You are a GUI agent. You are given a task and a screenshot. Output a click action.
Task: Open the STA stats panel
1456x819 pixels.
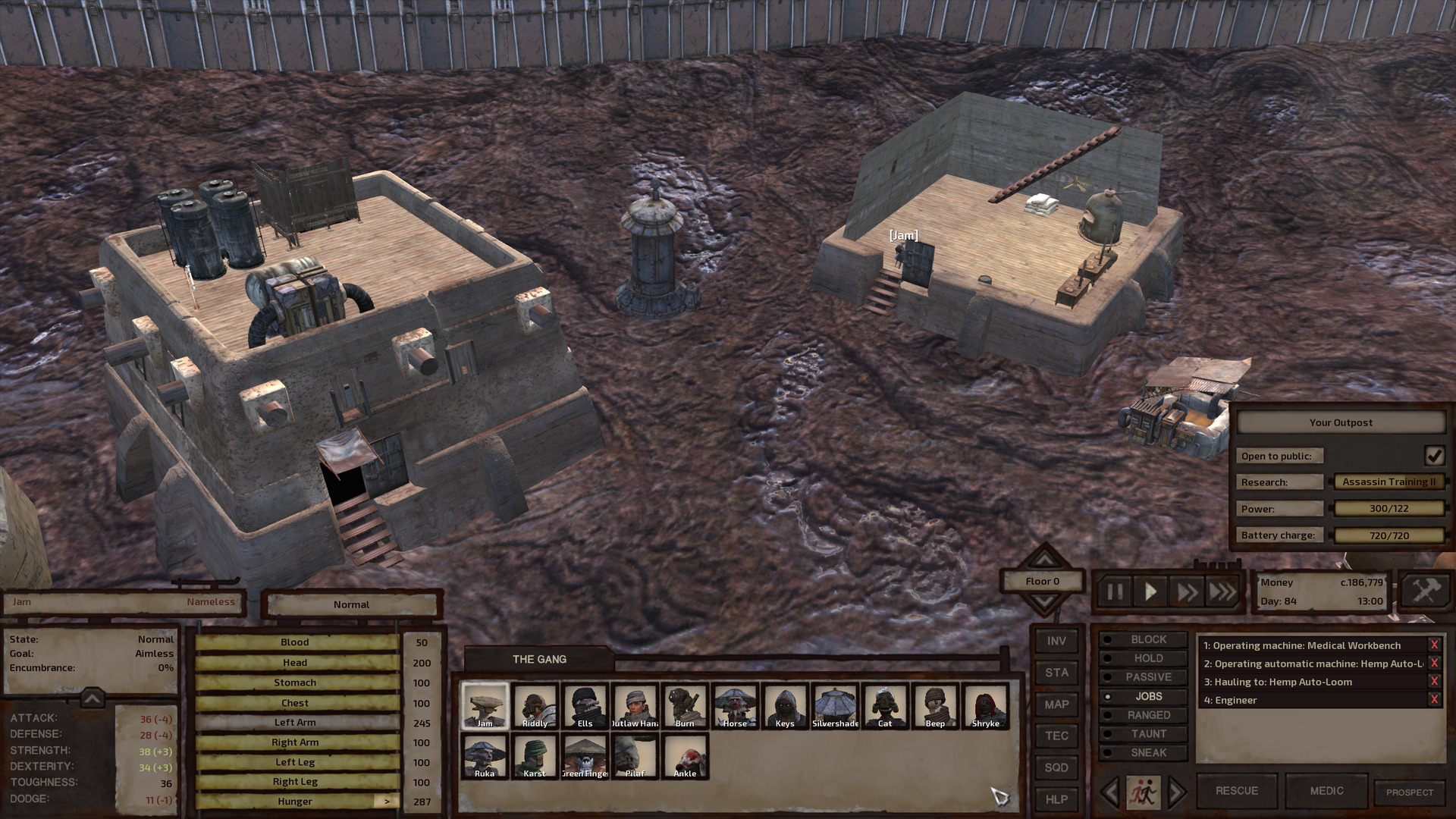click(1056, 672)
